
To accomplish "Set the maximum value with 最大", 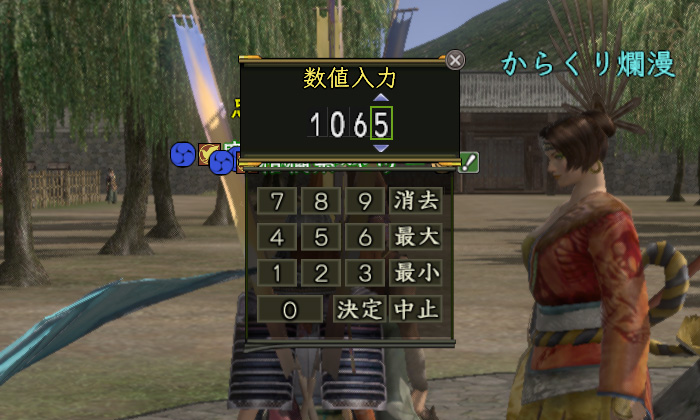I will (416, 237).
